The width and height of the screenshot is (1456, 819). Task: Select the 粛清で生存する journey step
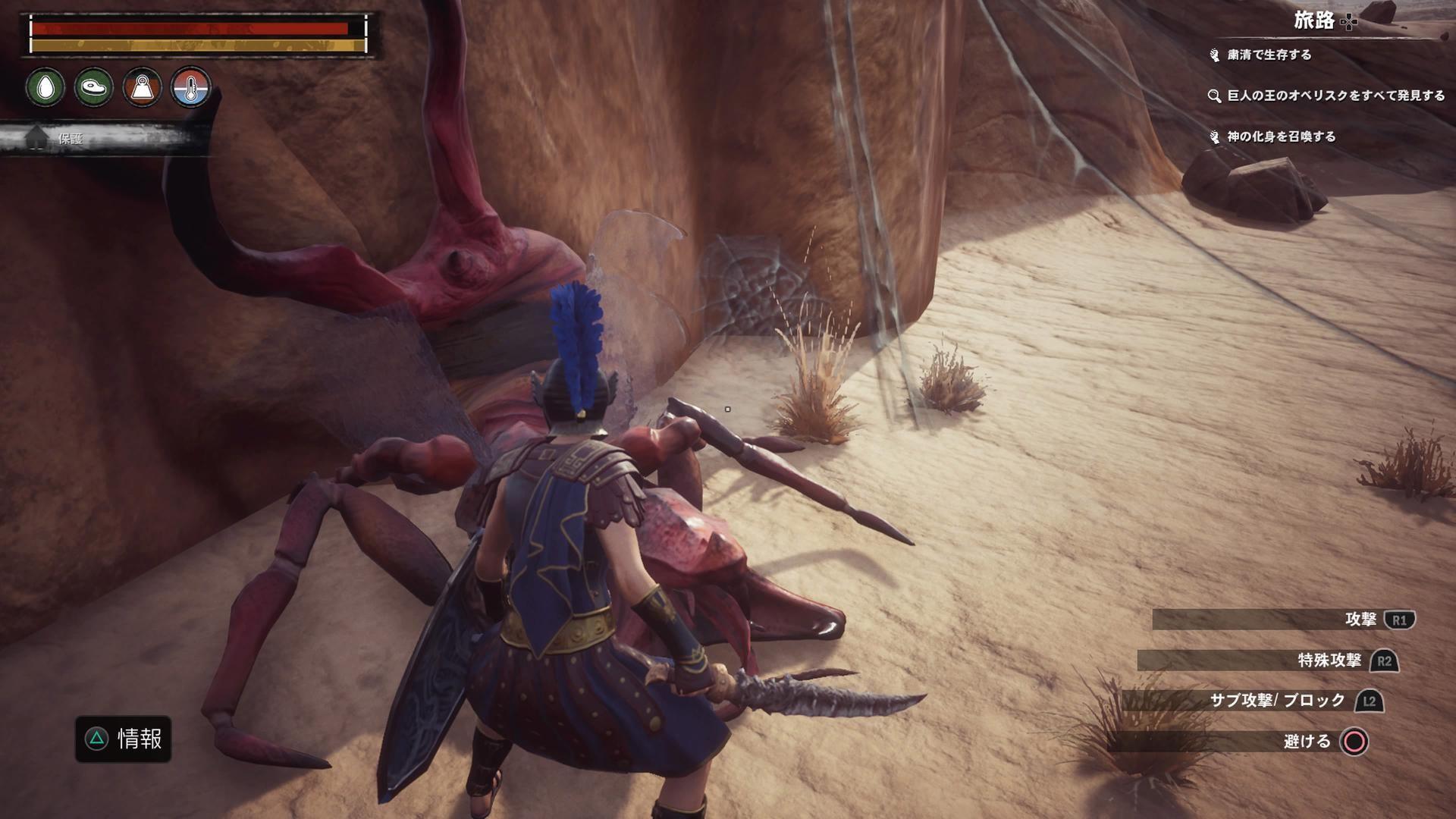1269,55
